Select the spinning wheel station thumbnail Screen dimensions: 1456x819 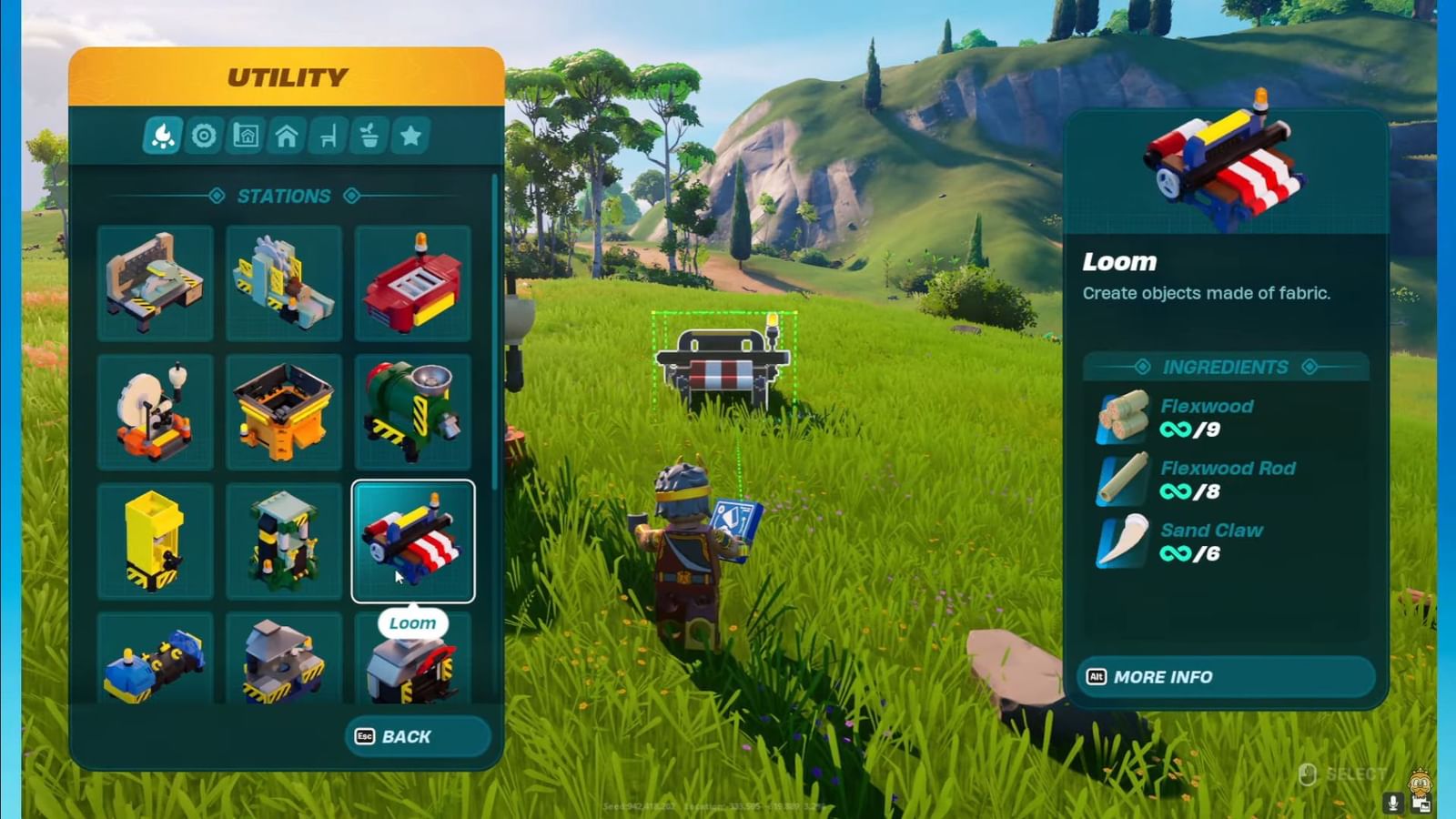[x=155, y=412]
